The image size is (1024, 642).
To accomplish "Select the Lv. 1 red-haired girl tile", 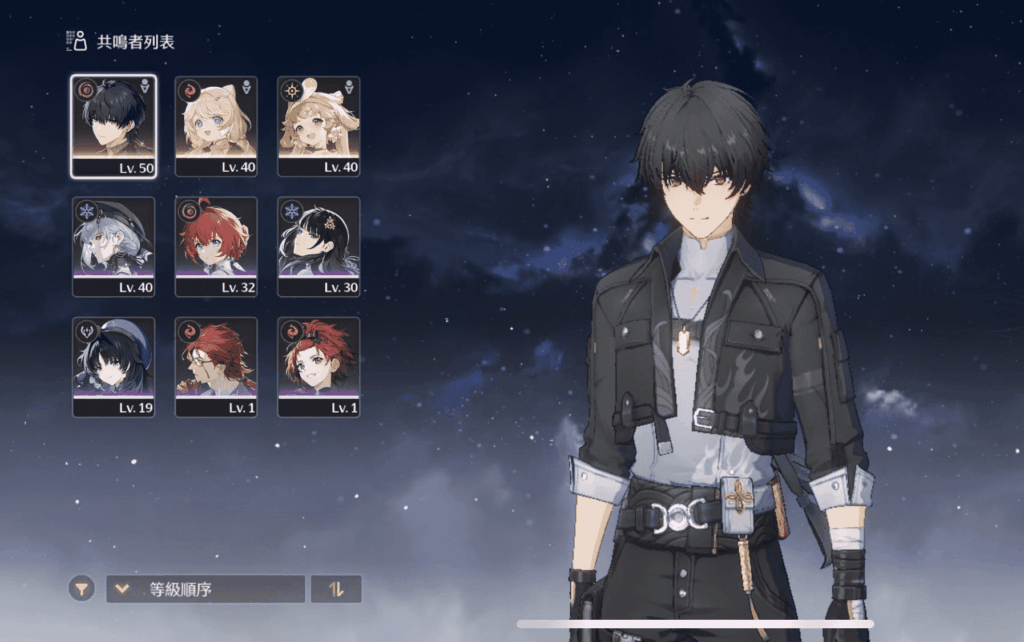I will click(x=319, y=366).
